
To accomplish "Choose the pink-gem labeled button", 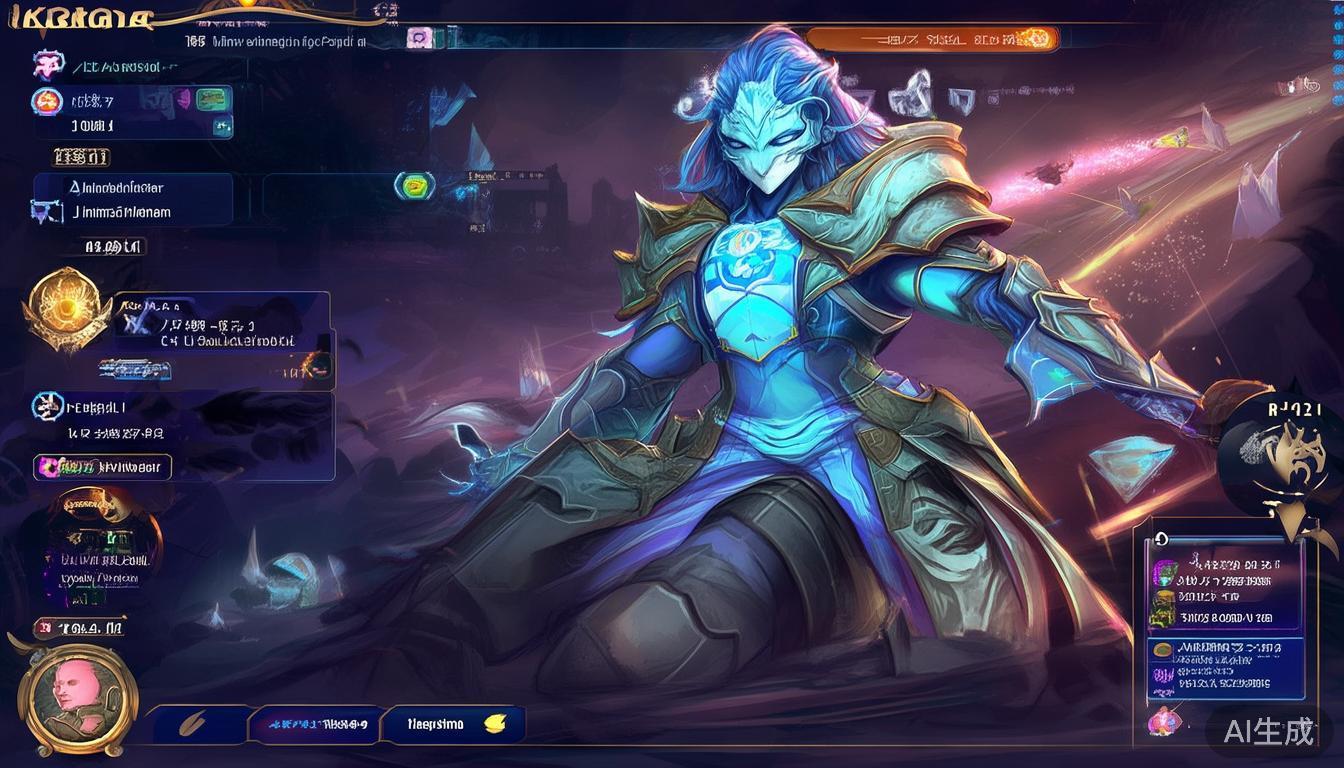I will [103, 467].
